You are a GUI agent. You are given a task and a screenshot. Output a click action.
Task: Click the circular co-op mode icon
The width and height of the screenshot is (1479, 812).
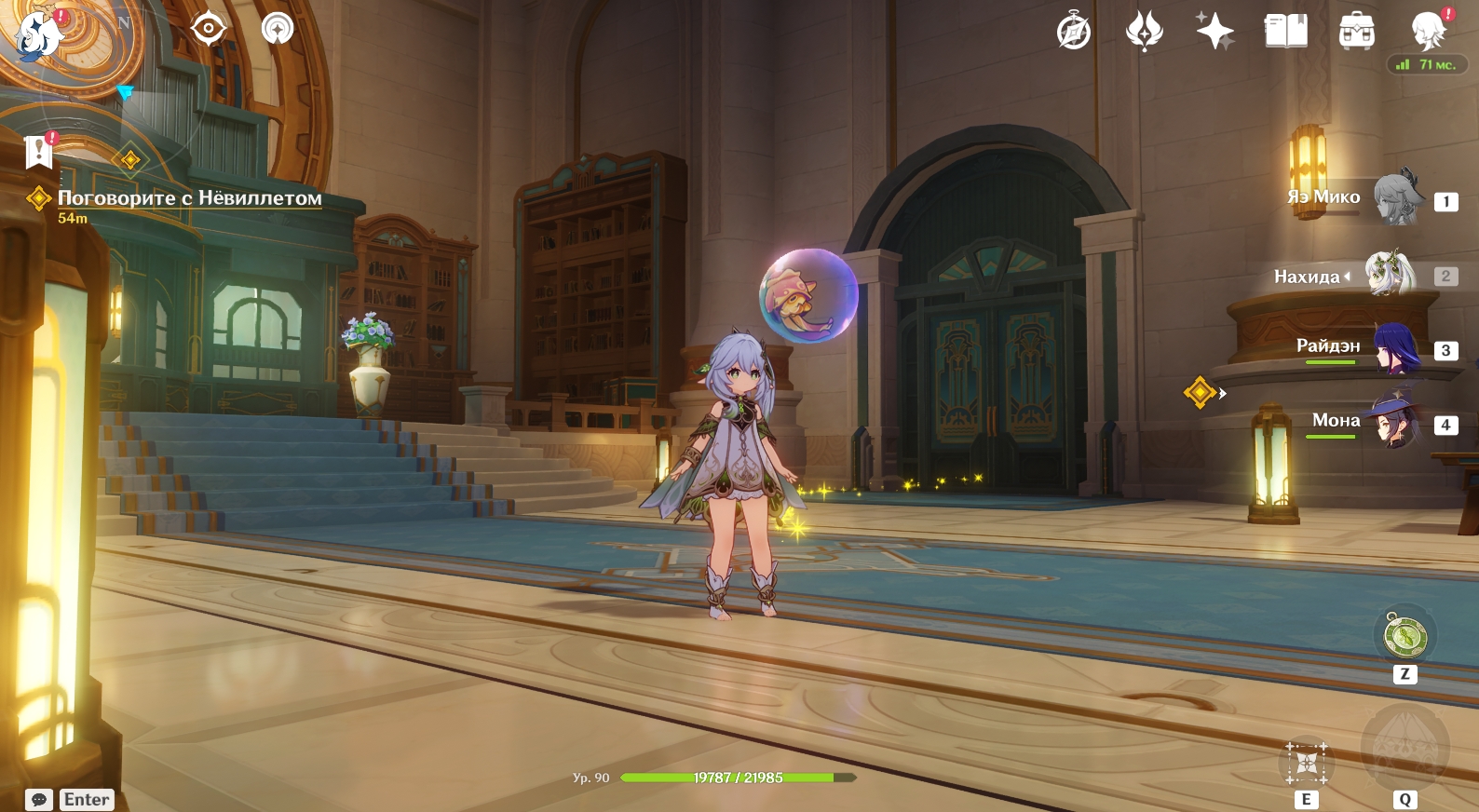(277, 29)
